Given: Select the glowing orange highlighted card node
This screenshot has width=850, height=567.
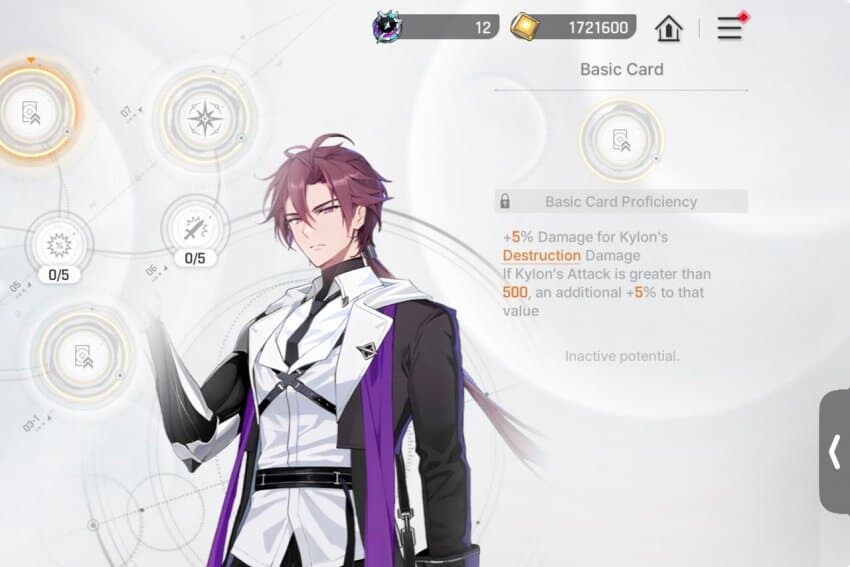Looking at the screenshot, I should (x=34, y=110).
